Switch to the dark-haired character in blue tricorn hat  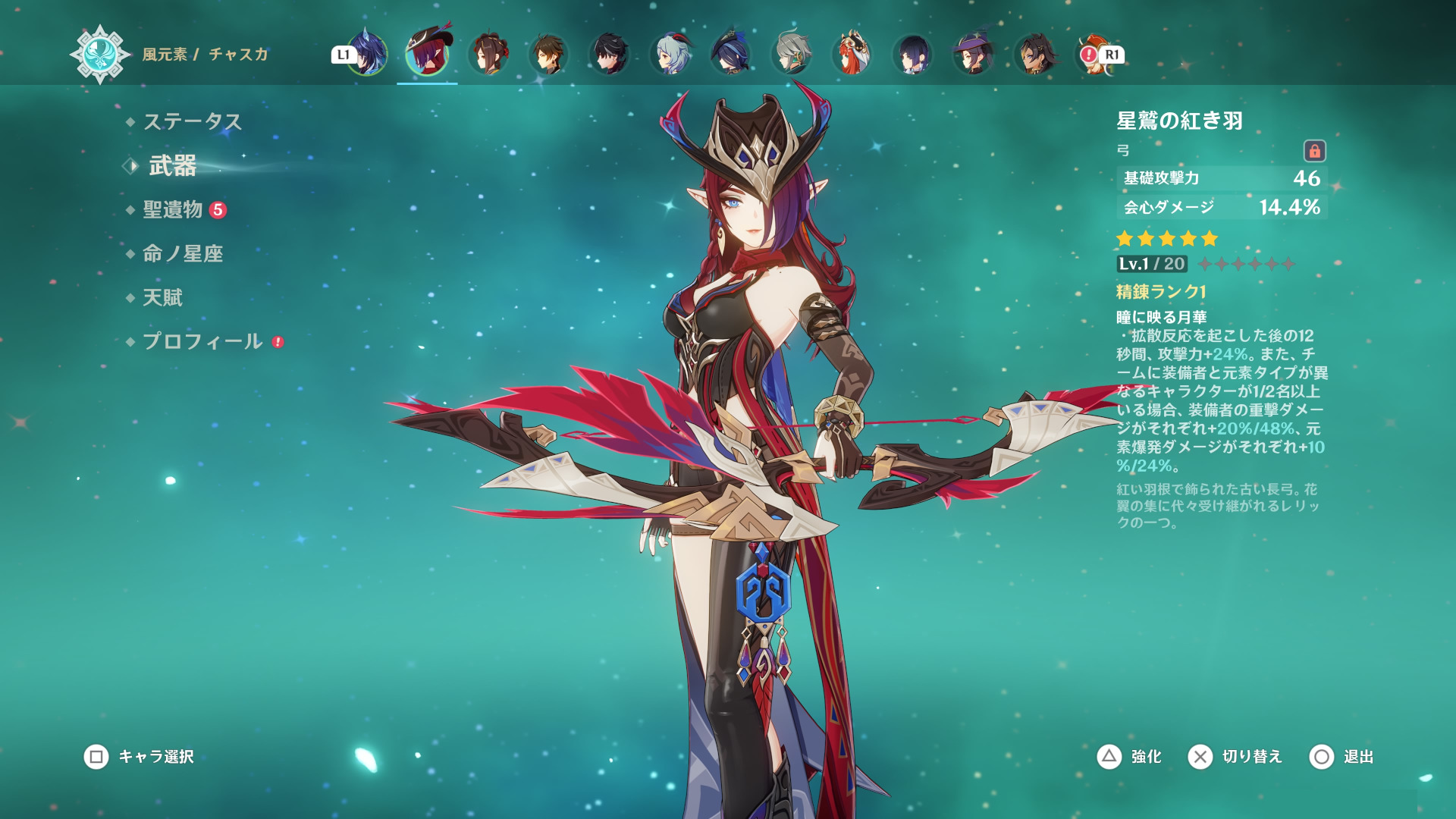[x=731, y=54]
